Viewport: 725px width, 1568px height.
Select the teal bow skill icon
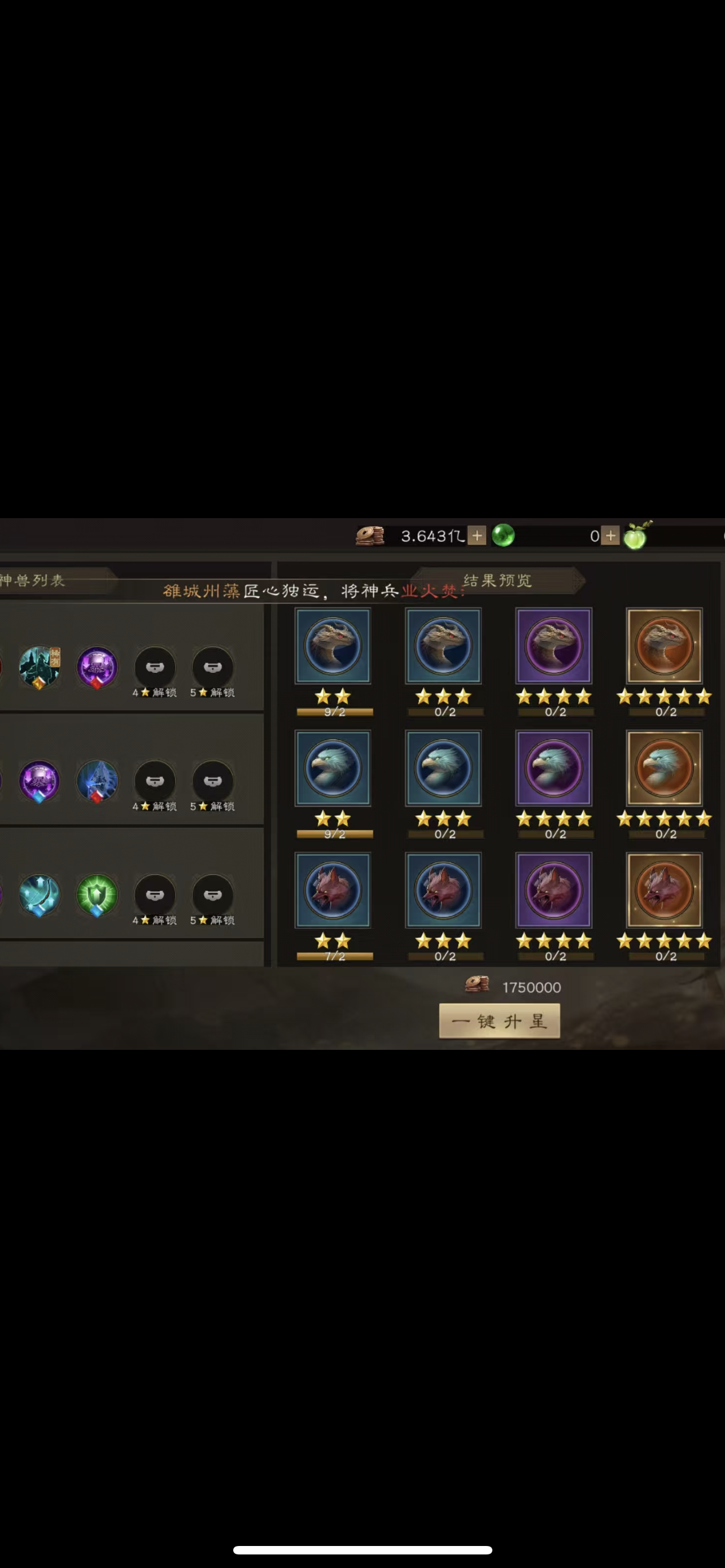[x=39, y=895]
